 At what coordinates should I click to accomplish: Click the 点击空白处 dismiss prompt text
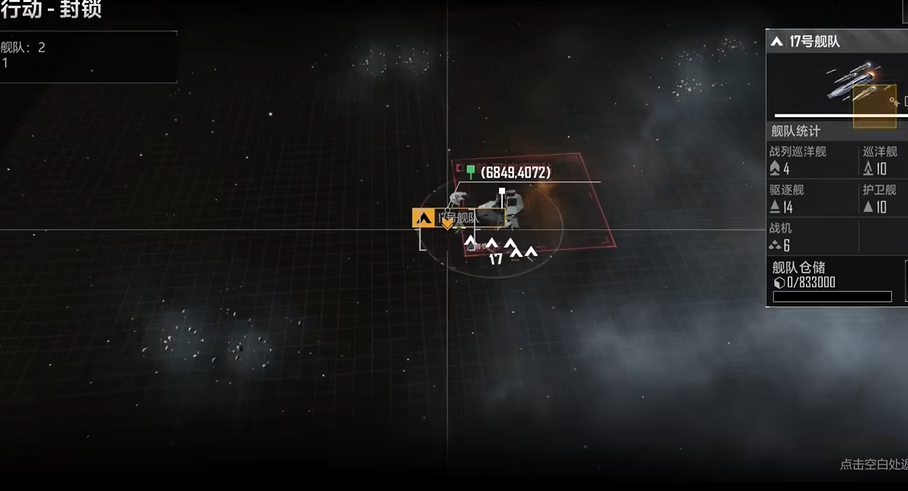pos(872,464)
